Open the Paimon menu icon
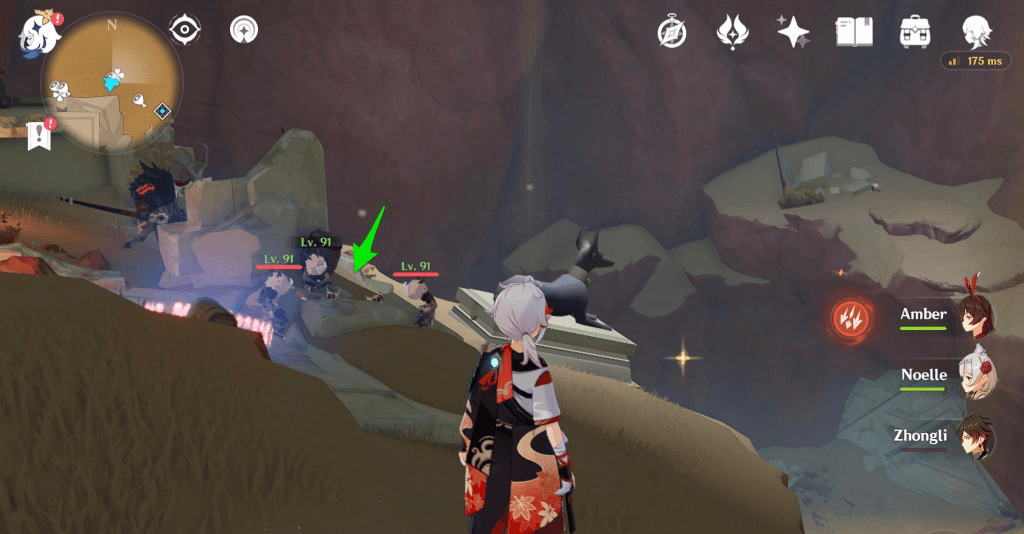Image resolution: width=1024 pixels, height=534 pixels. click(x=37, y=32)
